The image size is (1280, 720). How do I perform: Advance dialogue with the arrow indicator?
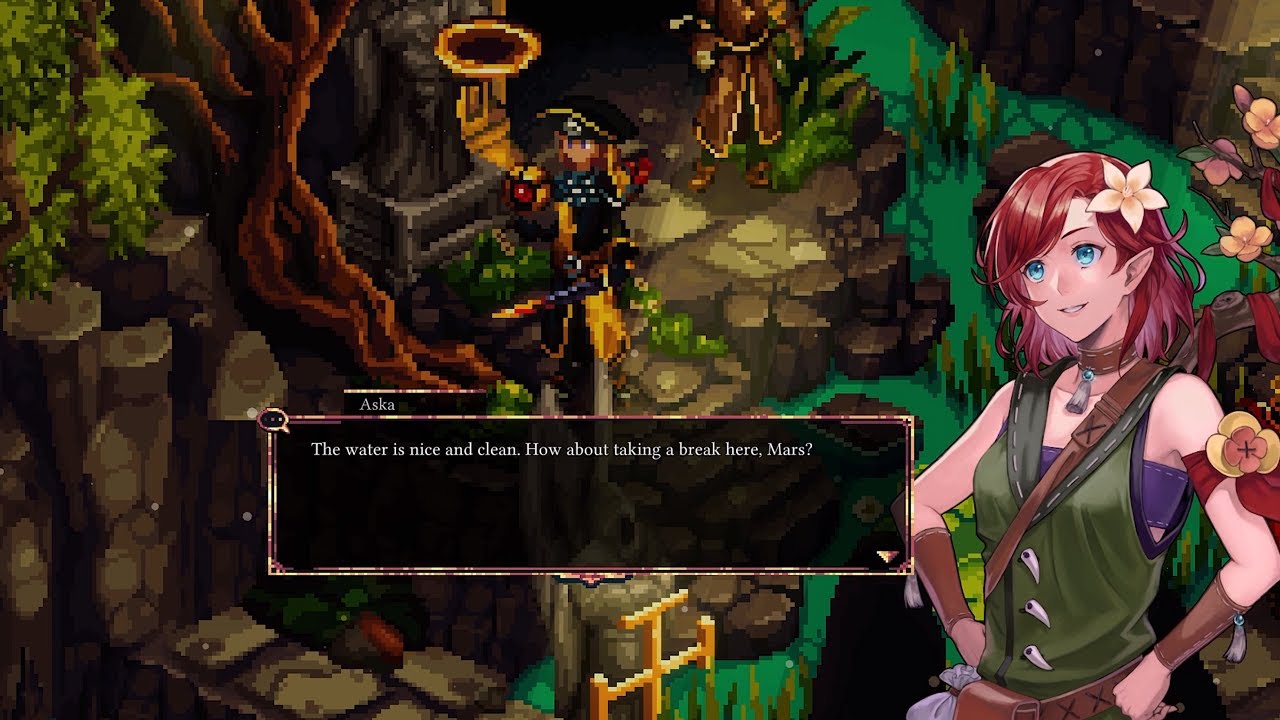tap(887, 556)
